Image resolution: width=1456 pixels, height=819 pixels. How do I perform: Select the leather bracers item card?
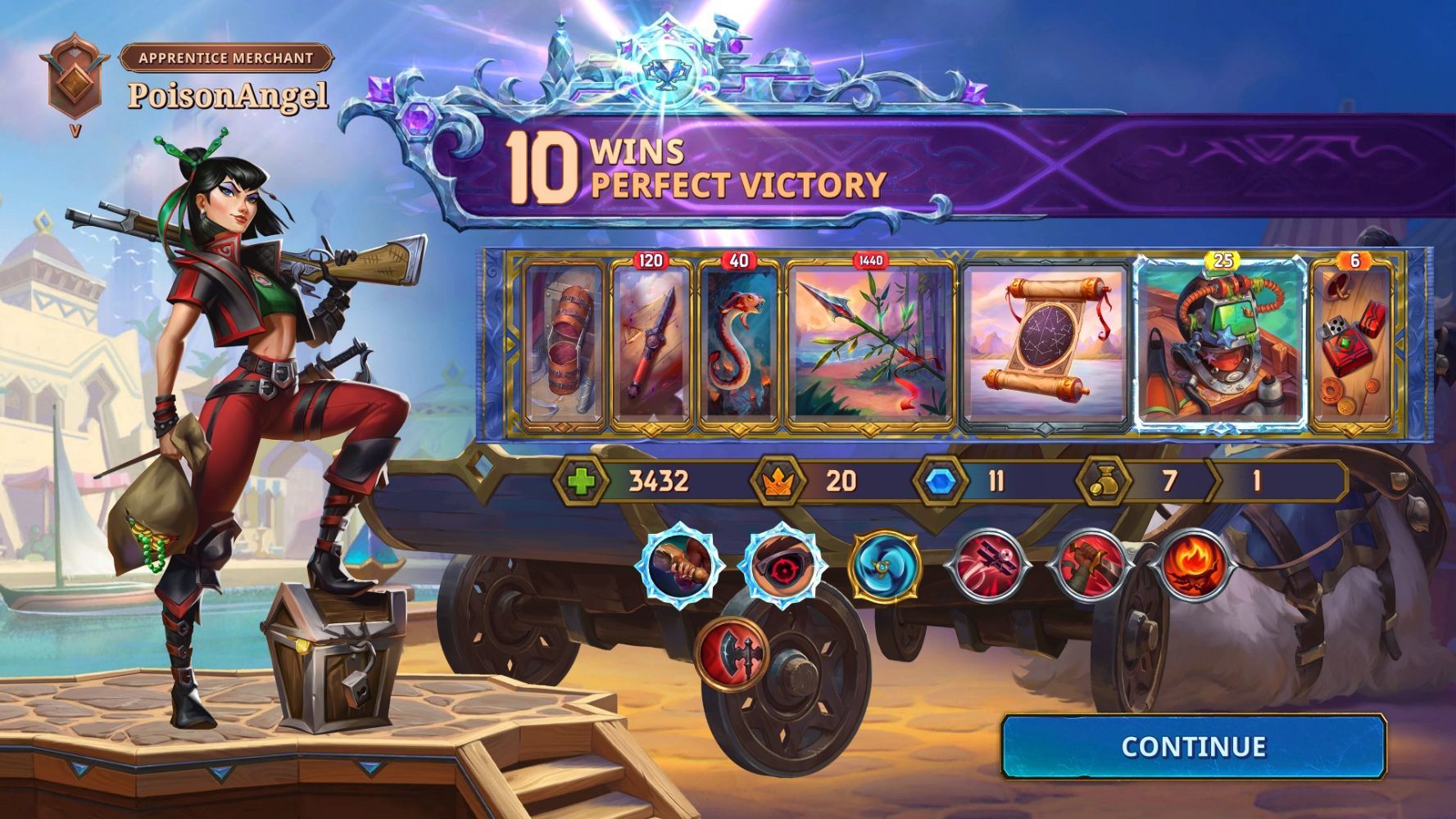(x=562, y=344)
